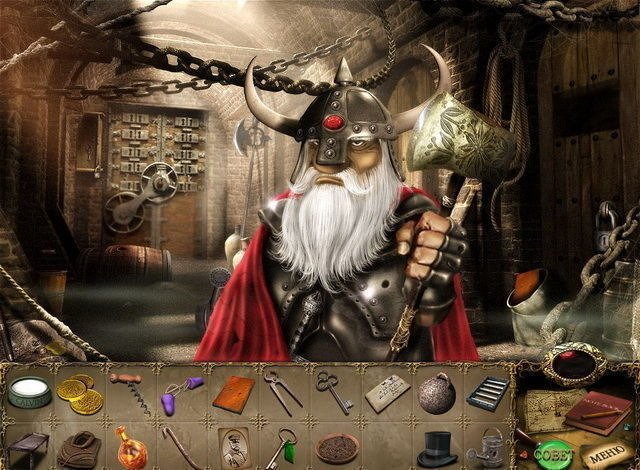Select the engraved stone tablet item
The width and height of the screenshot is (640, 470).
point(386,394)
